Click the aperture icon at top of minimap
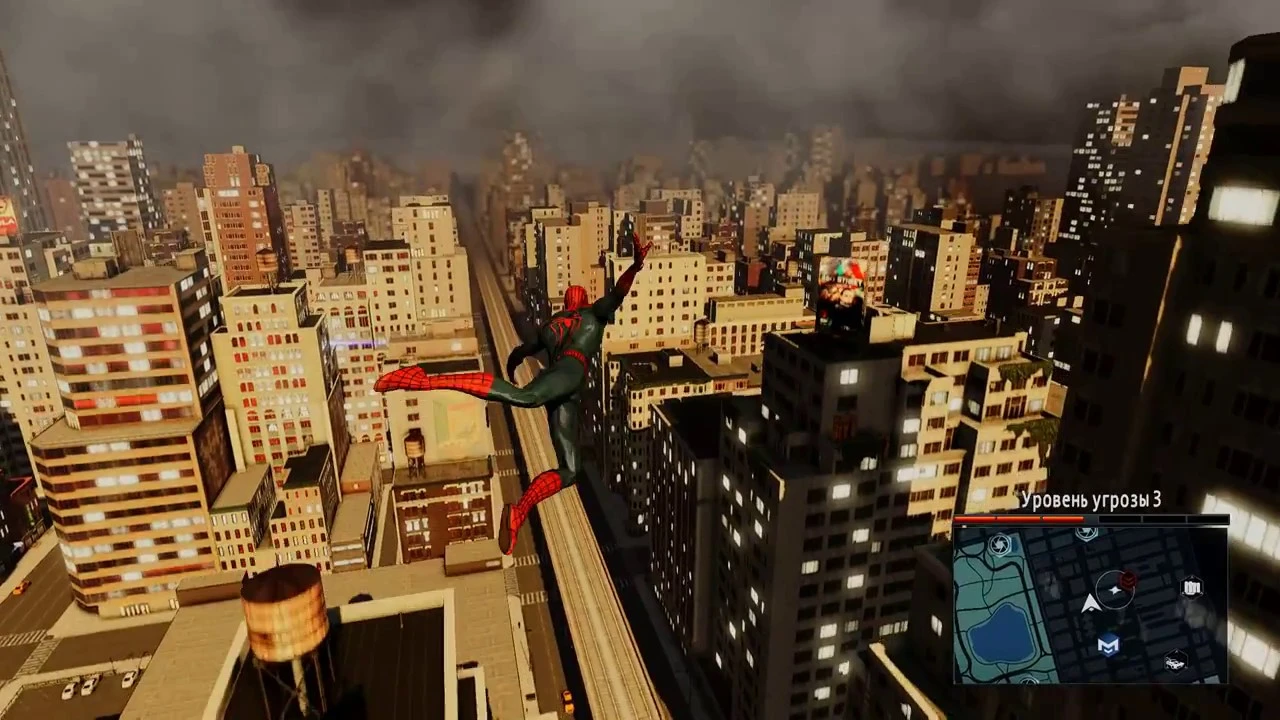Viewport: 1280px width, 720px height. [1087, 532]
